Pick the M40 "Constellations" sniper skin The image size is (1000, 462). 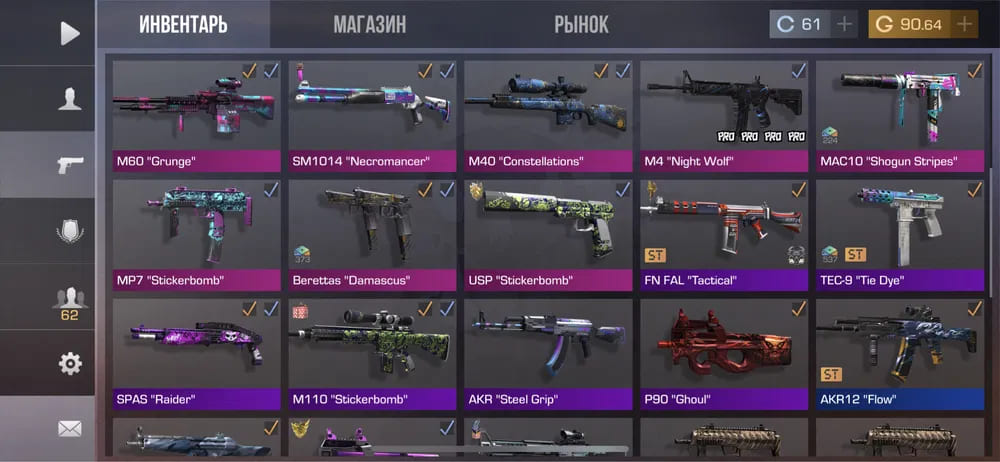[x=548, y=115]
